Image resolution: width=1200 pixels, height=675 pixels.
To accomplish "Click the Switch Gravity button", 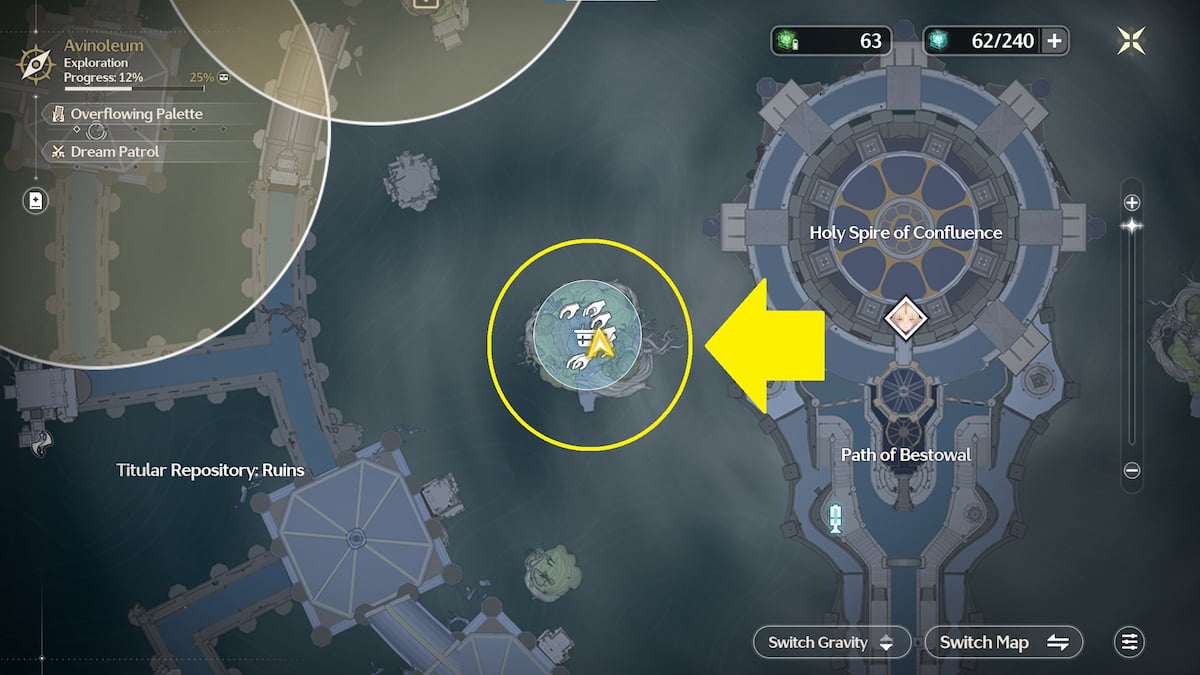I will pyautogui.click(x=832, y=642).
